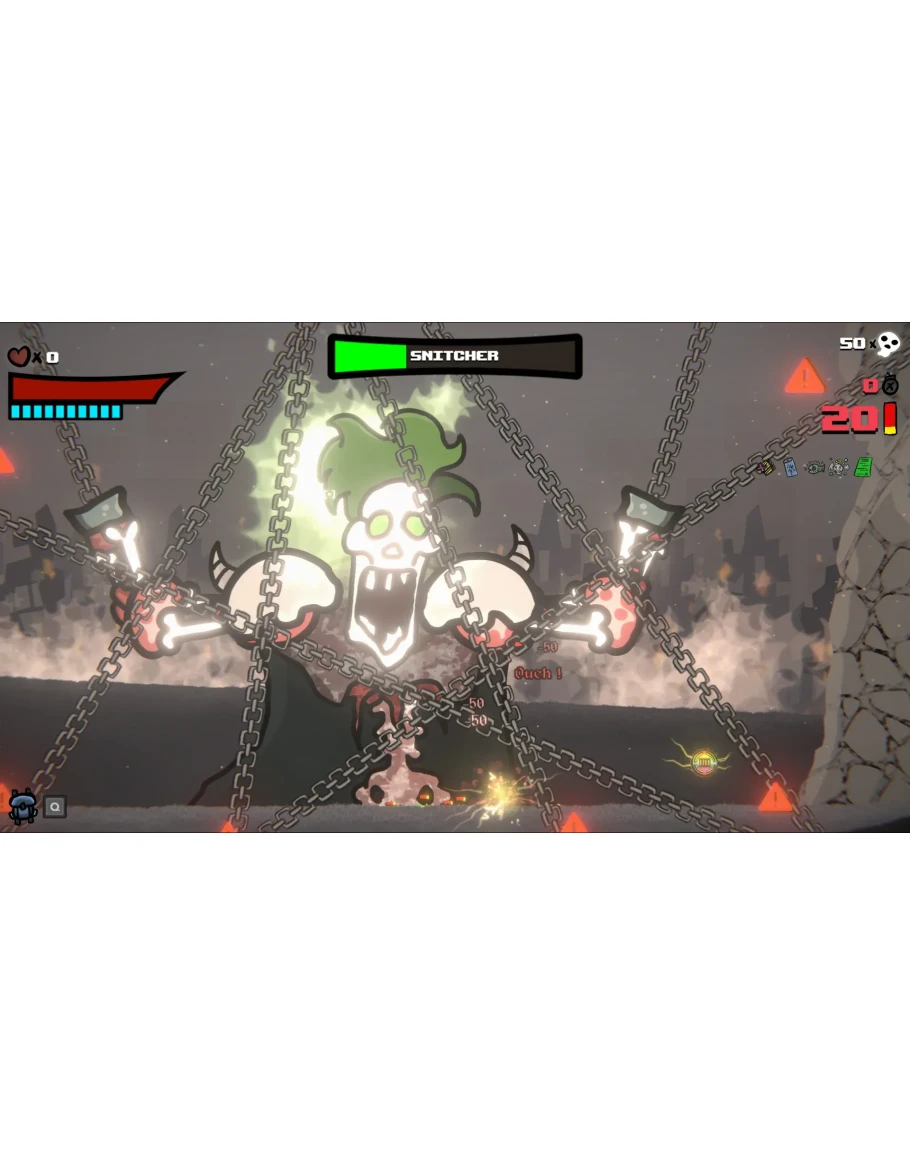The image size is (910, 1155).
Task: Activate the blue backpack ability icon
Action: [22, 806]
